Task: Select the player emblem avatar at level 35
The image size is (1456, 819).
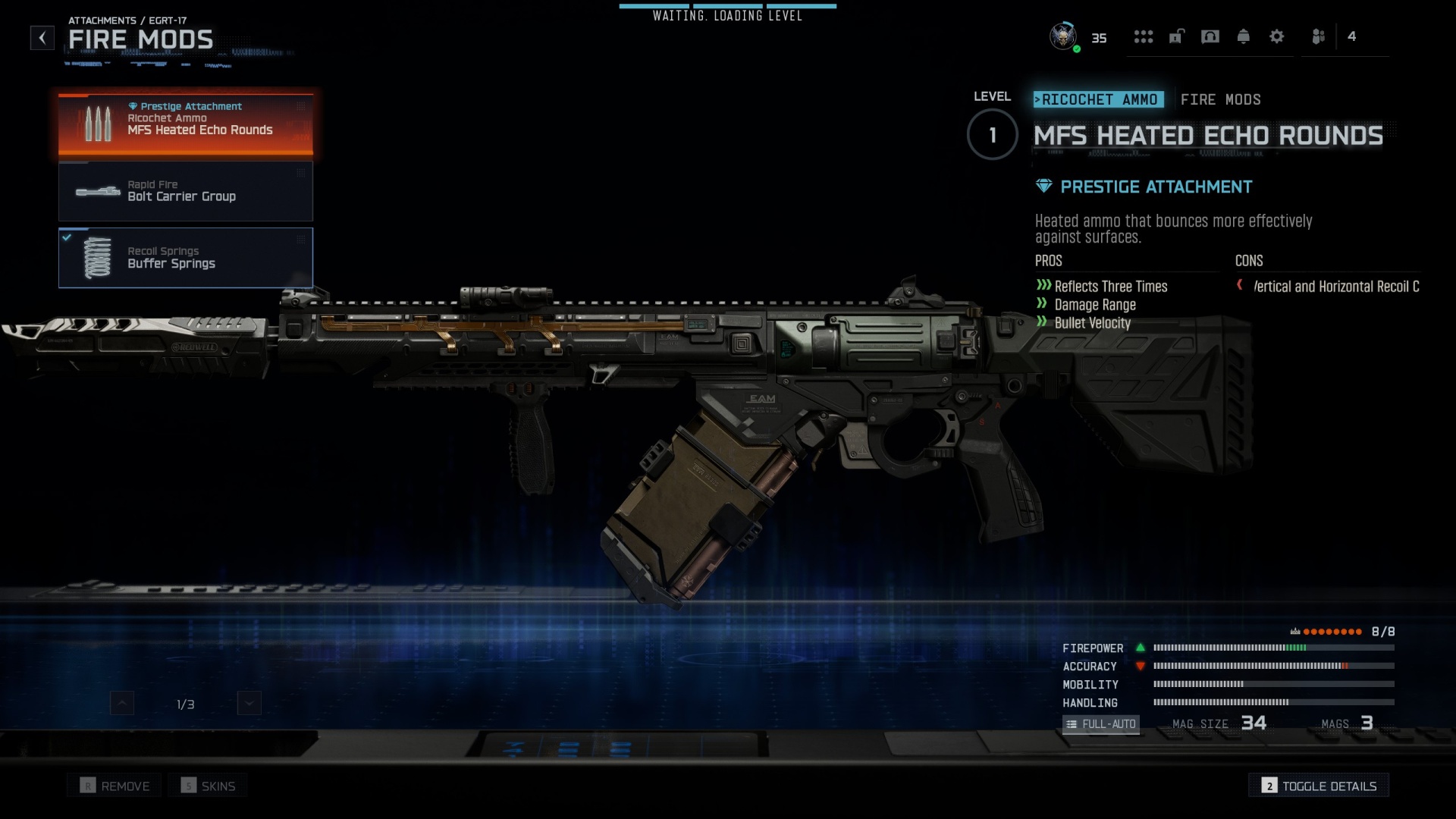Action: tap(1062, 36)
